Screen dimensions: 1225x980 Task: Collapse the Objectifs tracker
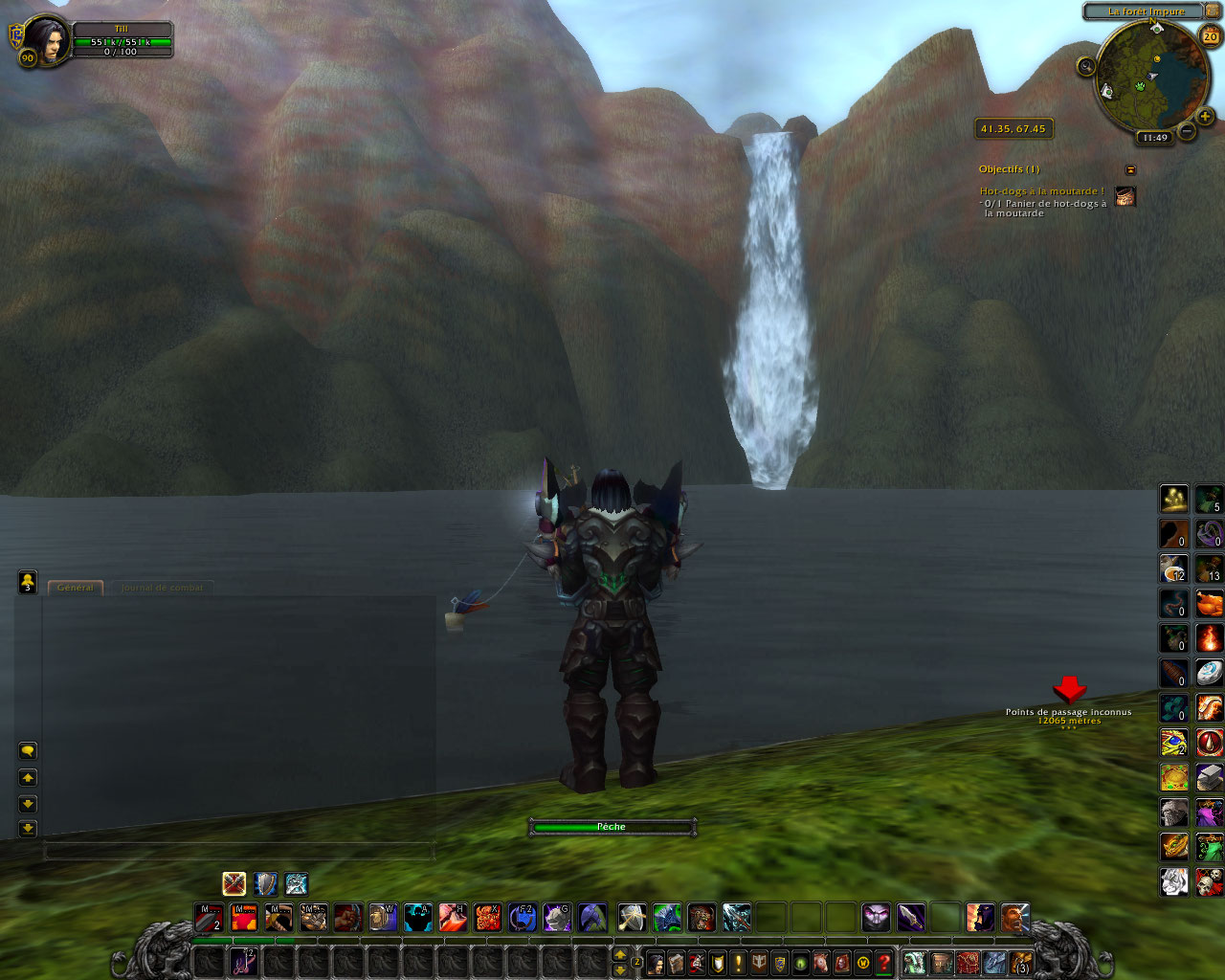(x=1130, y=169)
